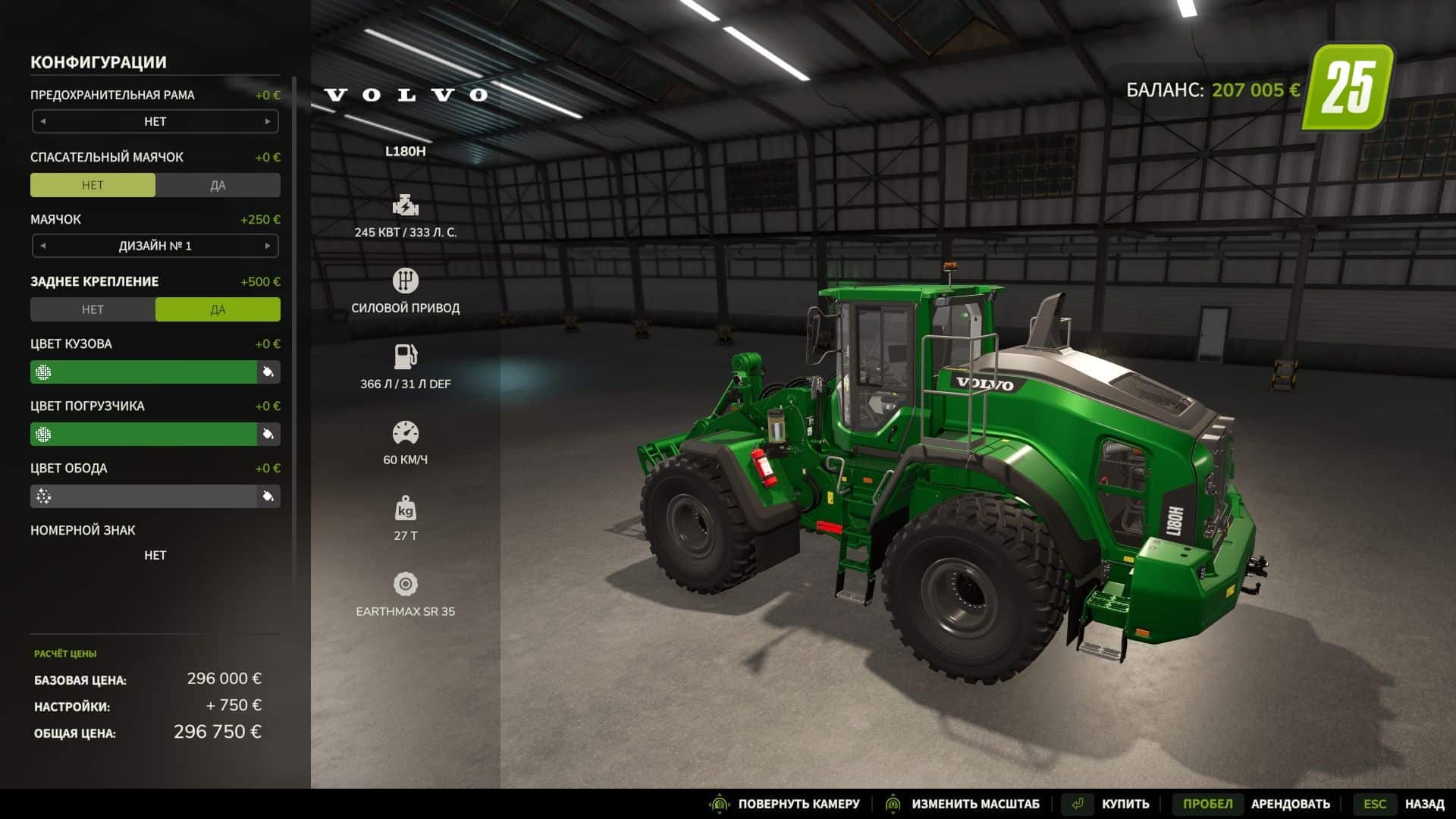Choose next beacon design arrow
The image size is (1456, 819).
267,246
